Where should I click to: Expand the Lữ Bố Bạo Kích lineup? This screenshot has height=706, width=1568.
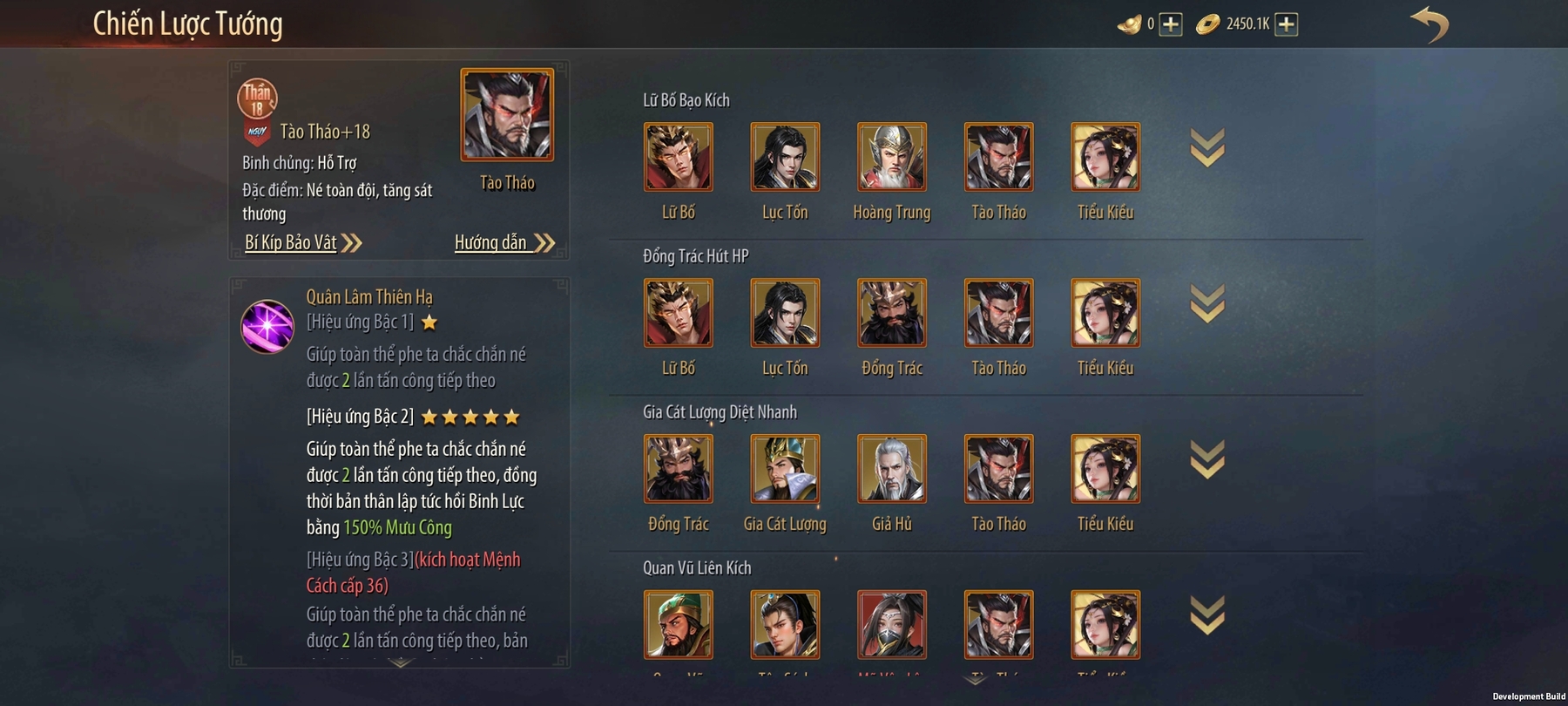coord(1207,148)
